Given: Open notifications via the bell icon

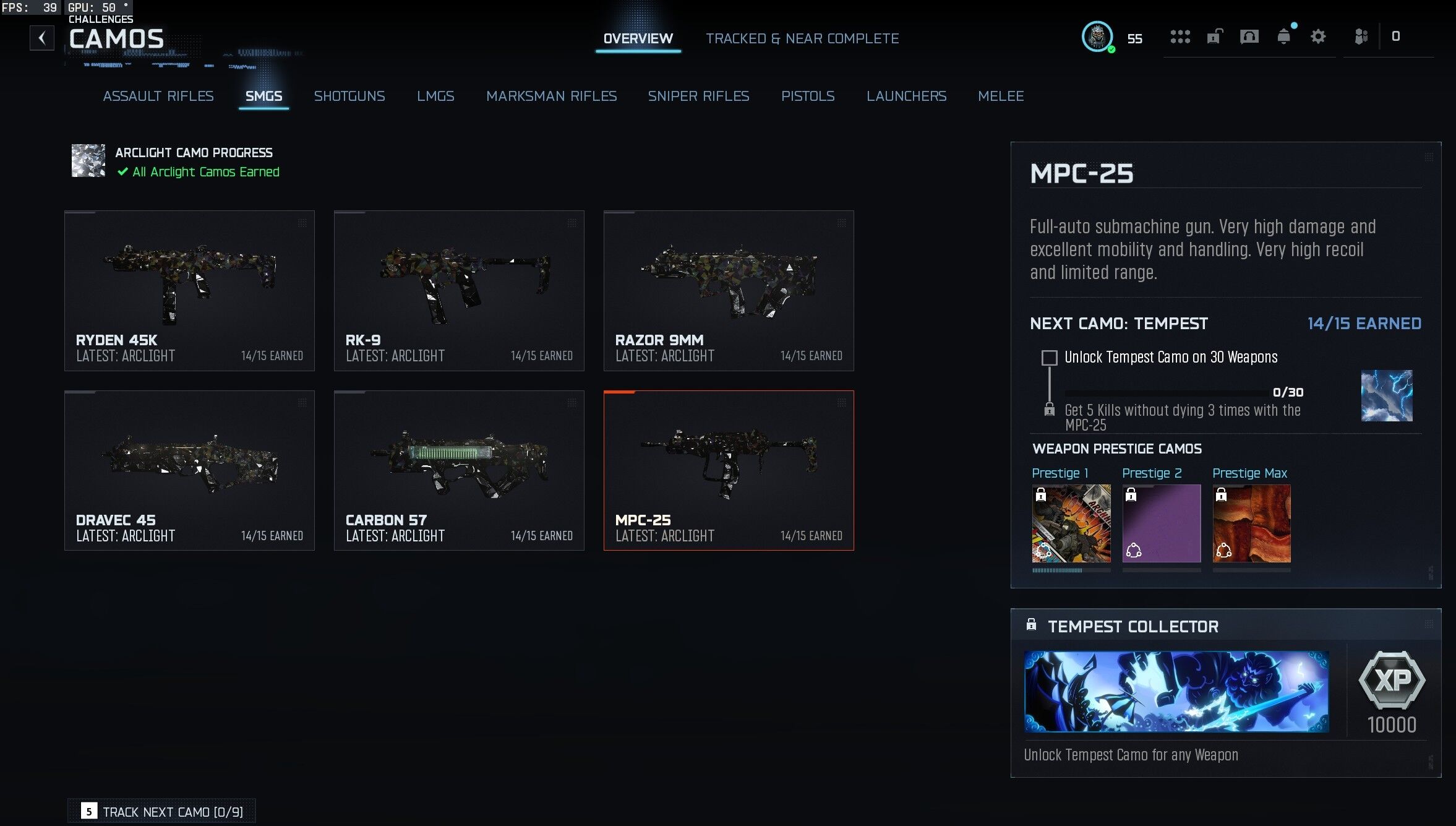Looking at the screenshot, I should tap(1284, 37).
